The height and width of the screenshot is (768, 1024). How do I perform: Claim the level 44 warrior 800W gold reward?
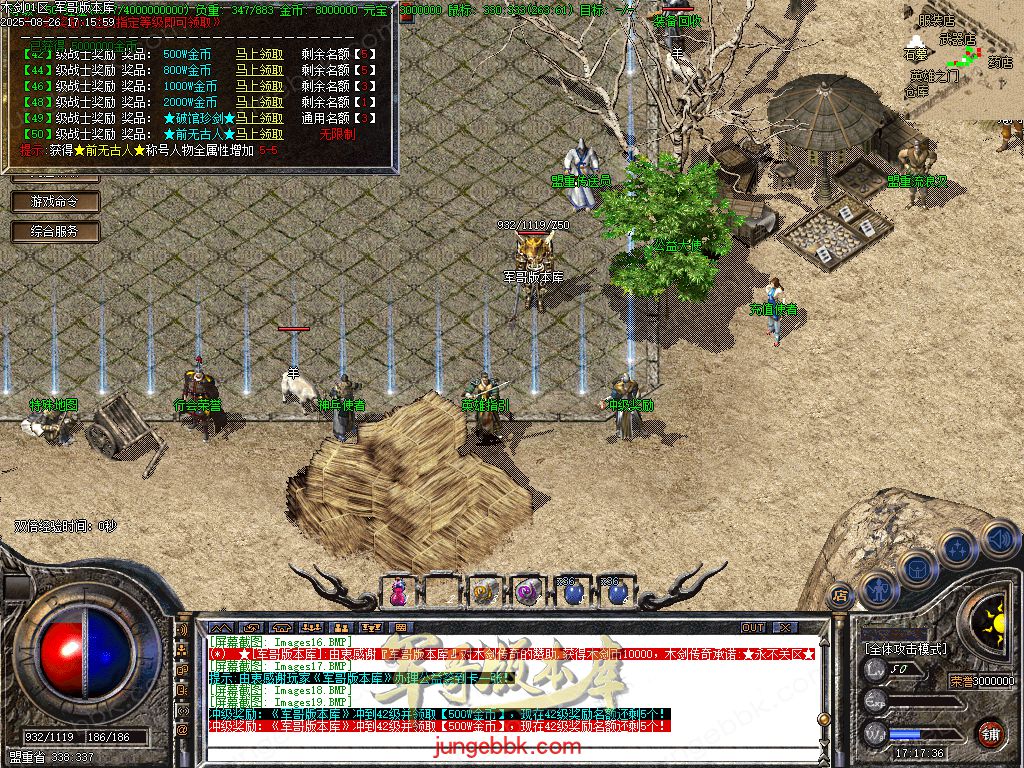pyautogui.click(x=259, y=71)
